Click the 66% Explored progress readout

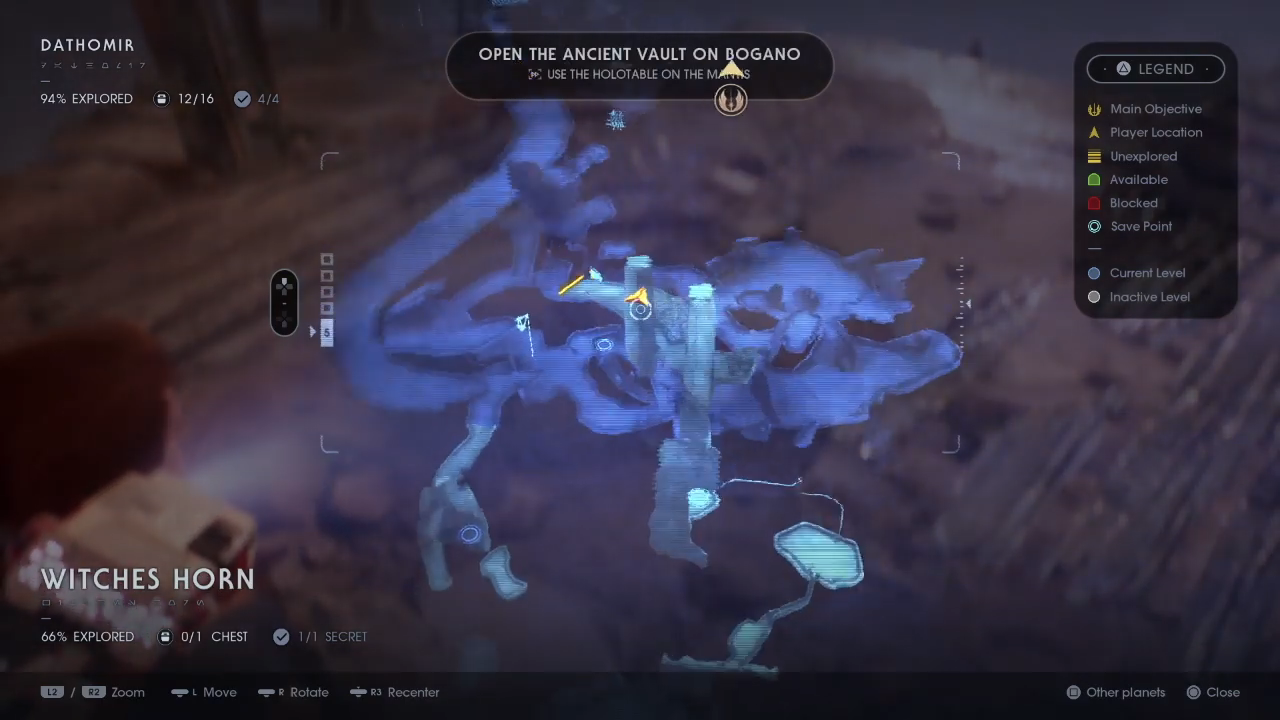coord(87,636)
